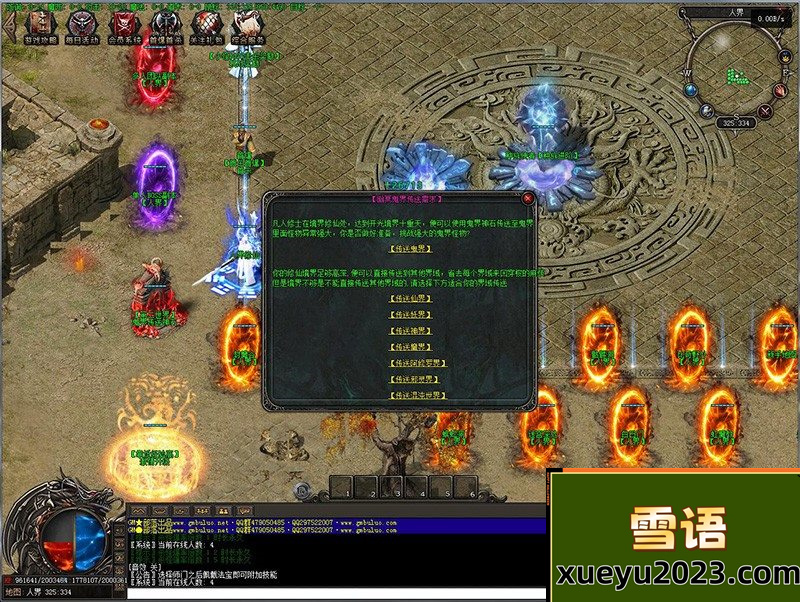The image size is (800, 602).
Task: Pick the 传送妖界 destination
Action: pyautogui.click(x=409, y=314)
